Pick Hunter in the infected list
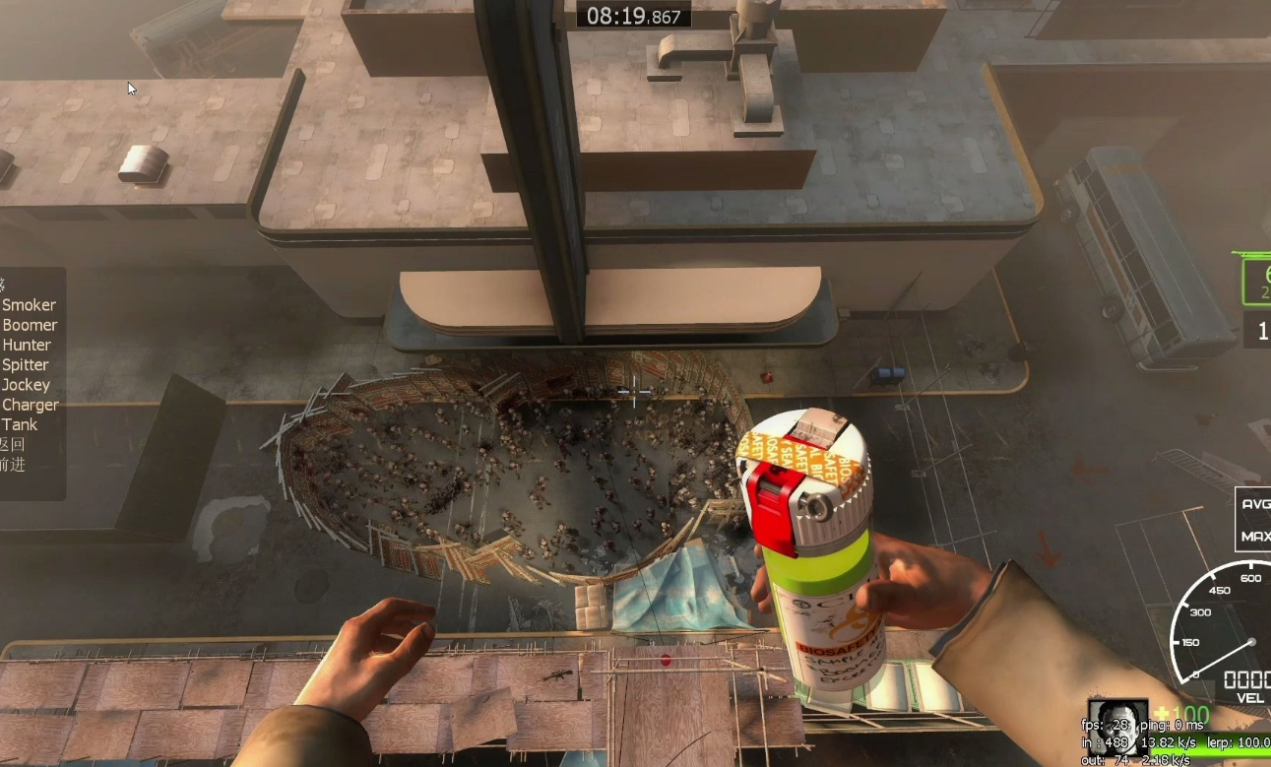The width and height of the screenshot is (1271, 767). pyautogui.click(x=27, y=345)
